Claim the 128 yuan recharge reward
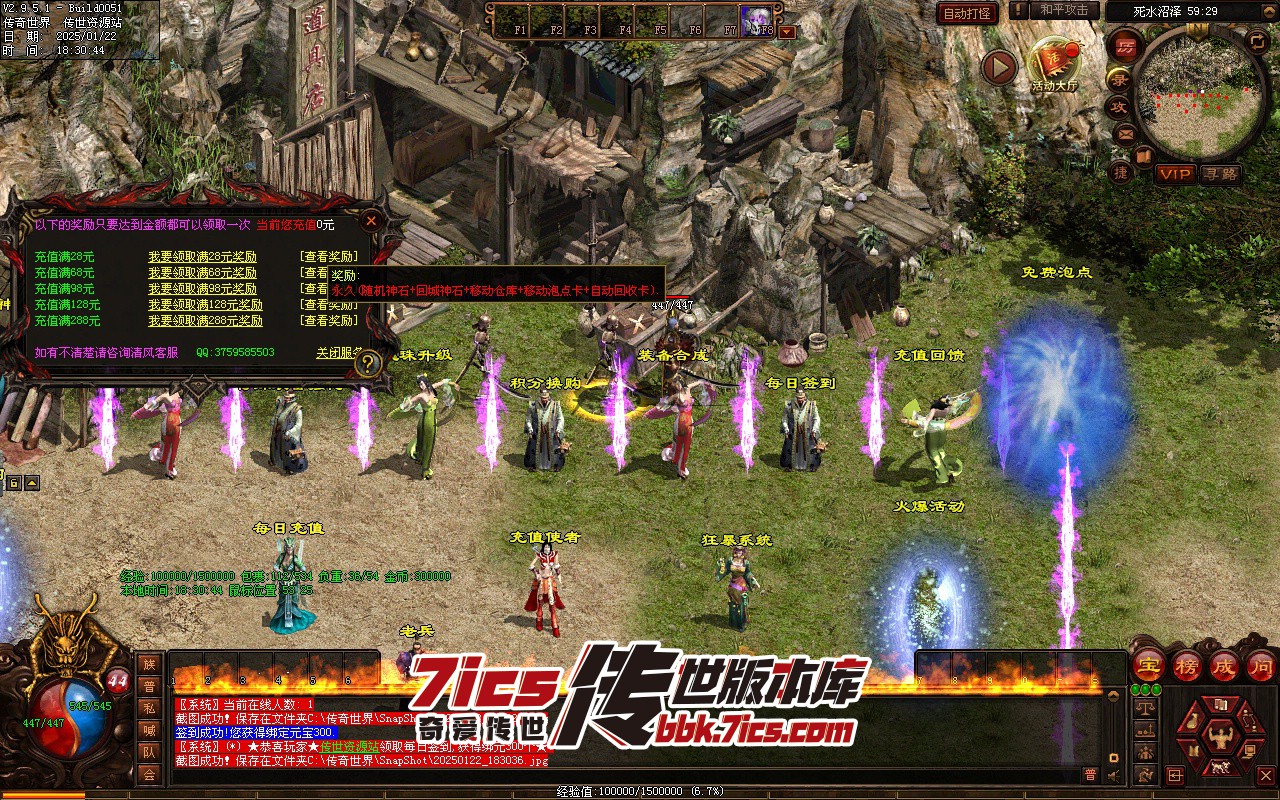This screenshot has width=1280, height=800. (x=205, y=305)
